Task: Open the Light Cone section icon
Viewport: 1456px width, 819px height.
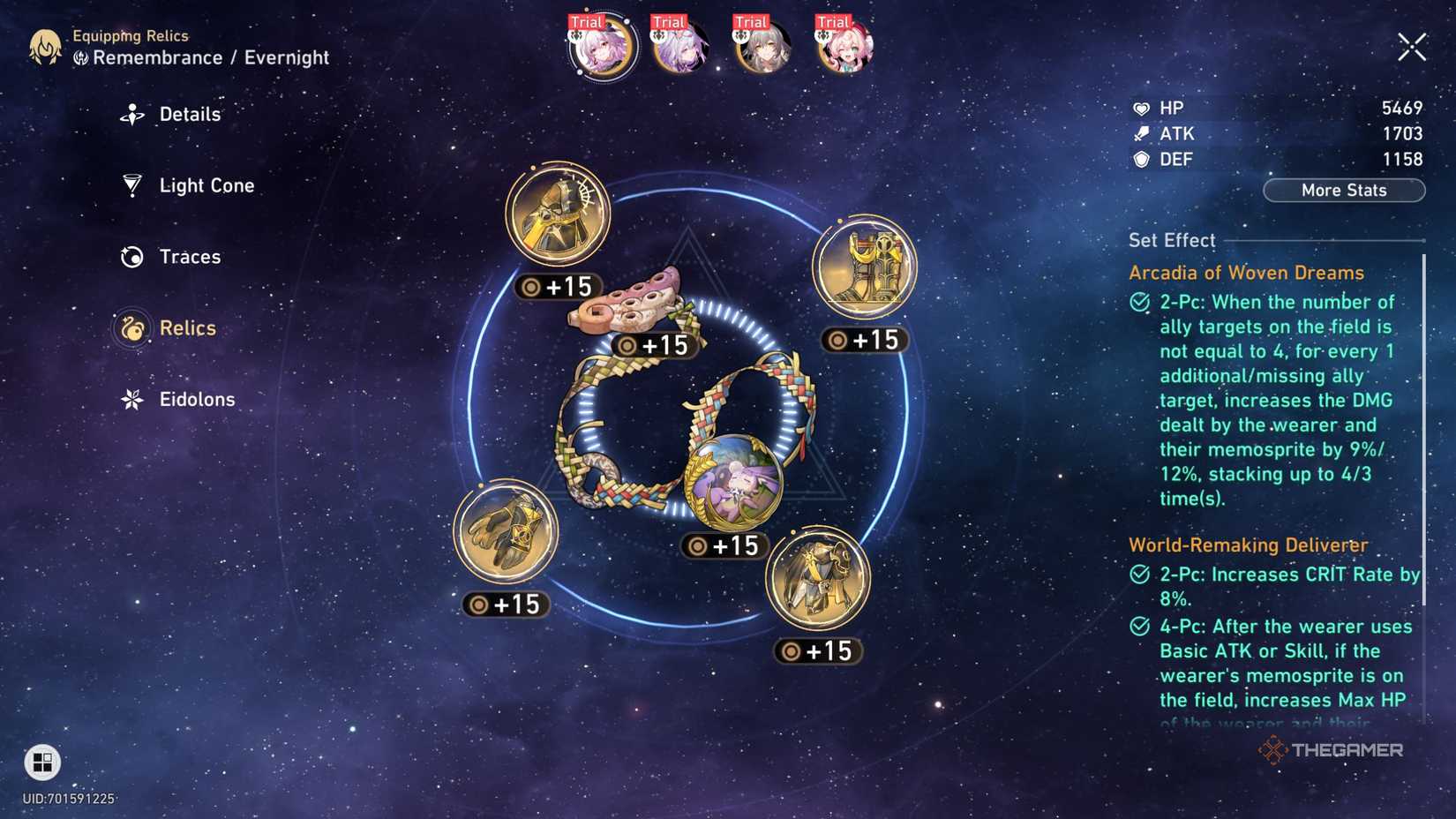Action: pos(131,185)
